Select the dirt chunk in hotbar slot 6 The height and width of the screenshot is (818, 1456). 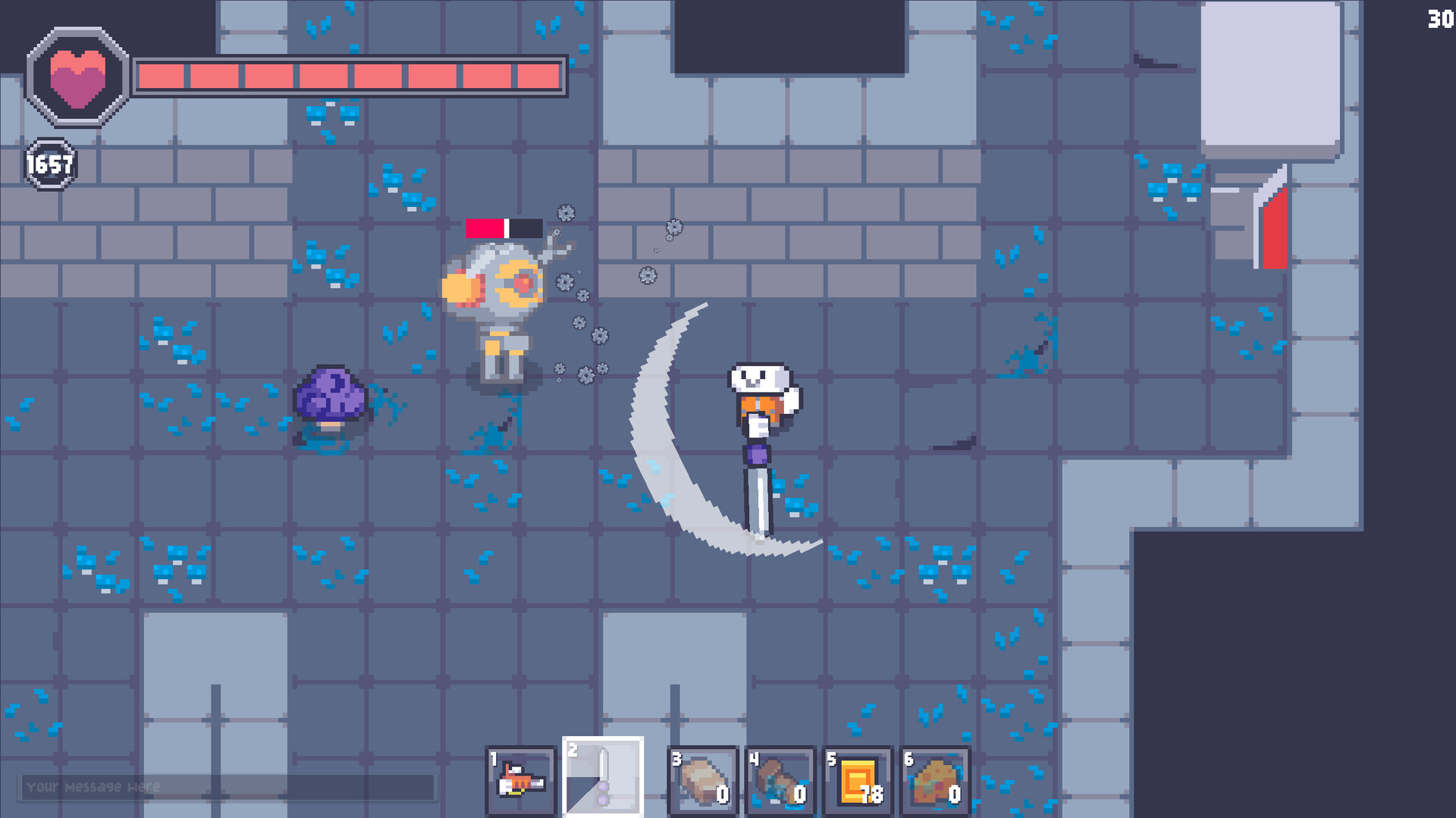937,779
